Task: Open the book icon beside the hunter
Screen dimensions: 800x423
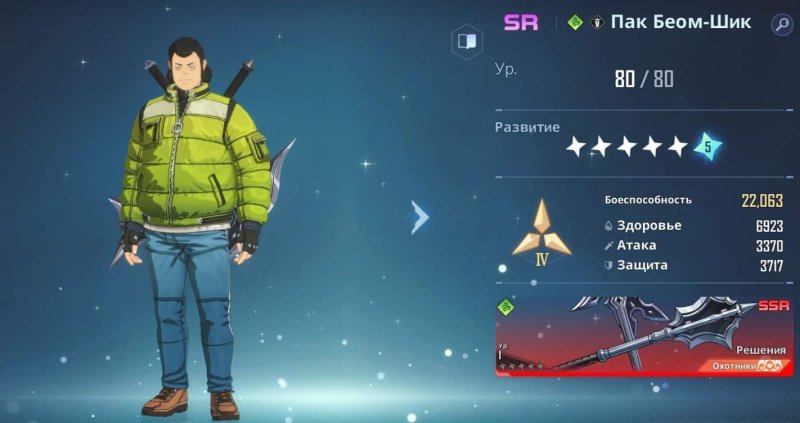Action: [466, 41]
